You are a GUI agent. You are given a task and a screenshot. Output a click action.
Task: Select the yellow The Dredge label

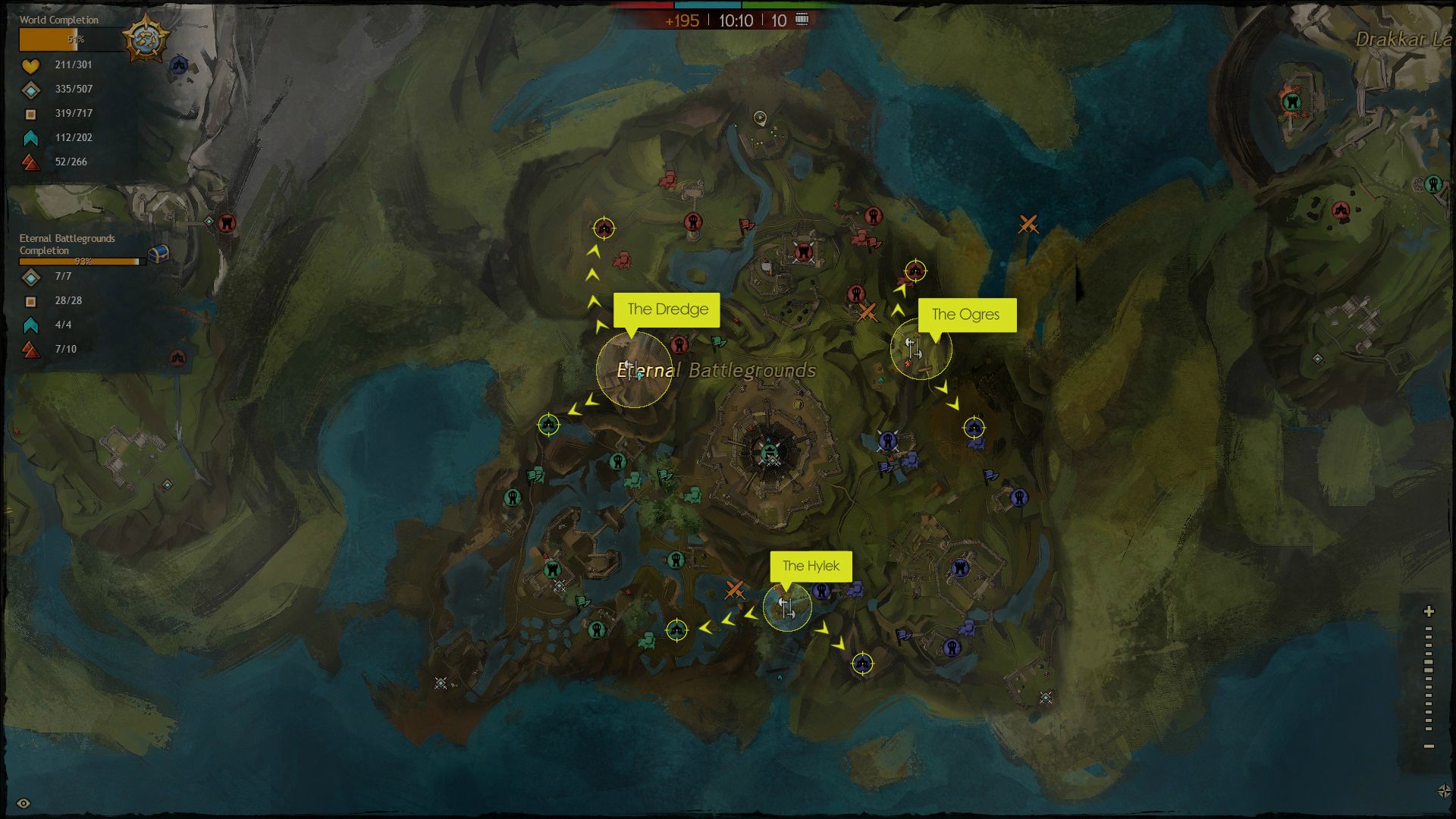point(667,309)
